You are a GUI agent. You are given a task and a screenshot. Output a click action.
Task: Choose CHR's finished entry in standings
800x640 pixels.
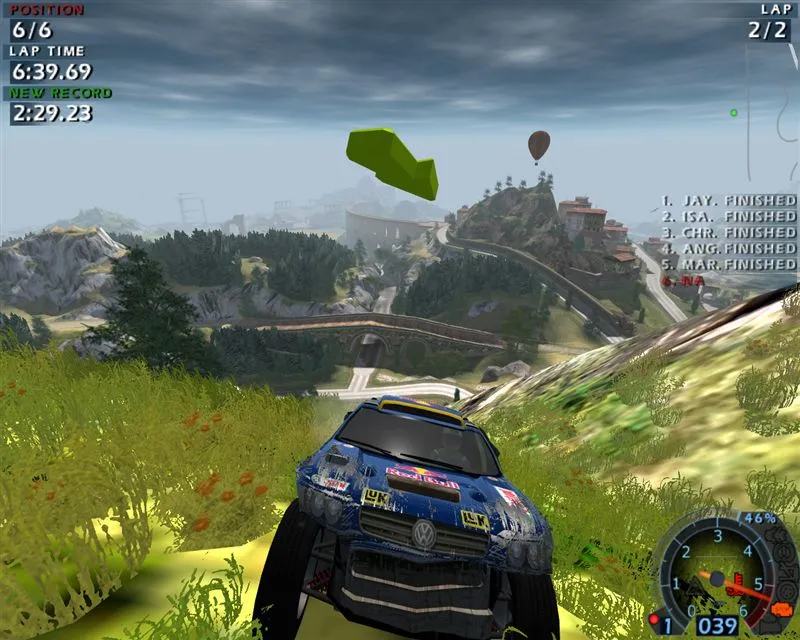(x=728, y=232)
